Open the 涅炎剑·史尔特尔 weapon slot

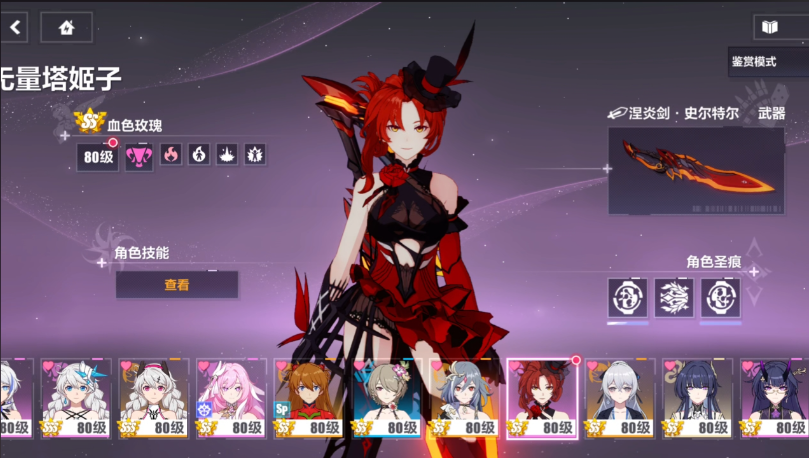pos(691,171)
